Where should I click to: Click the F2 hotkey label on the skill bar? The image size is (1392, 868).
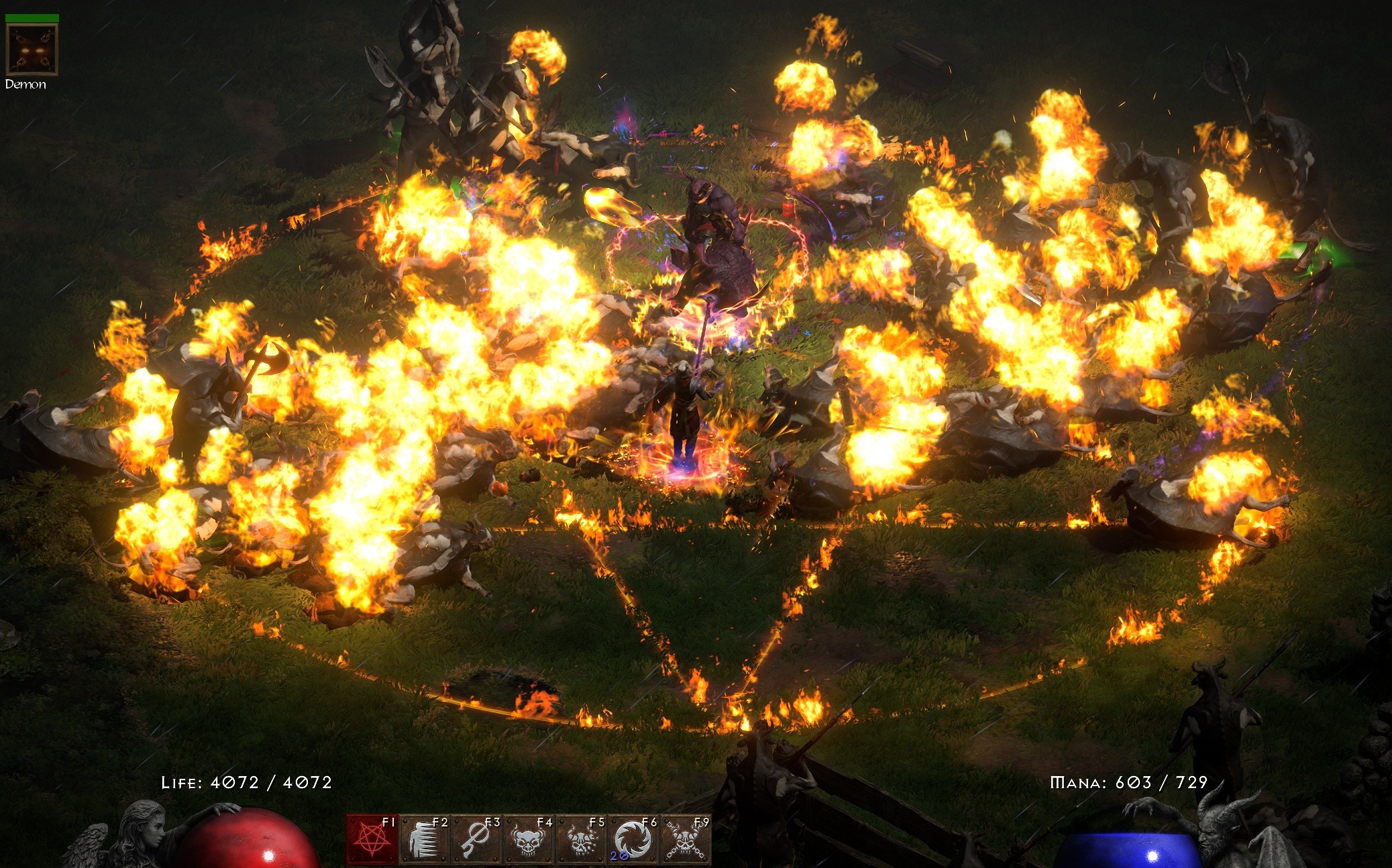(440, 822)
